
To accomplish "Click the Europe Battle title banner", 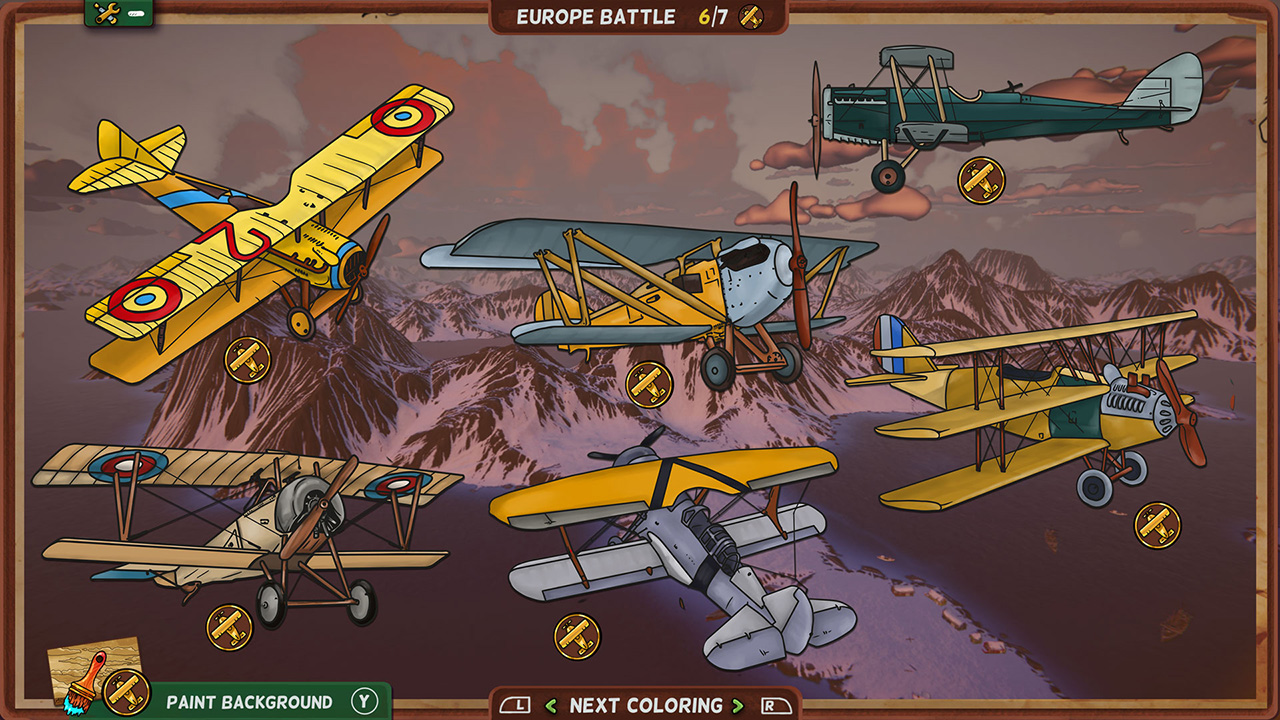I will coord(595,16).
